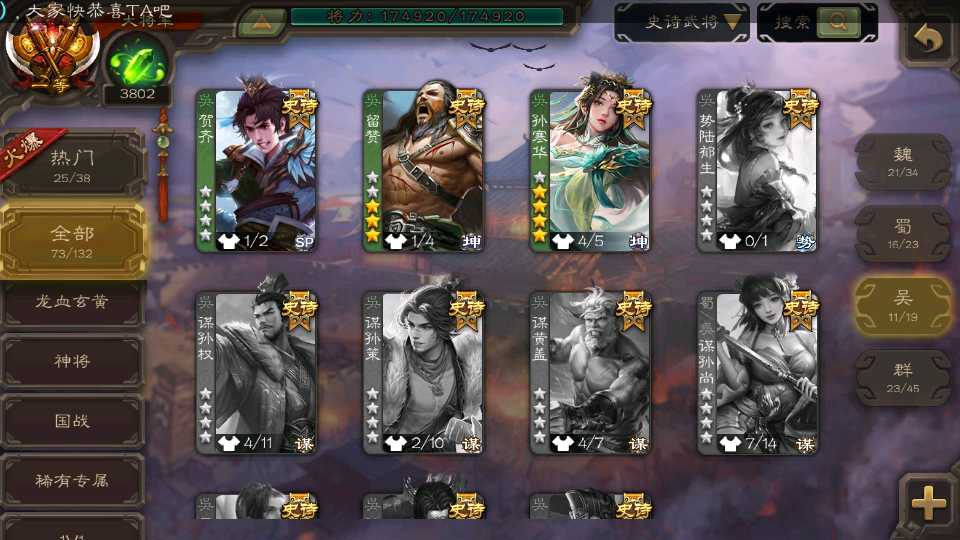Open the 龙血玄黄 category
960x540 pixels.
click(x=72, y=301)
